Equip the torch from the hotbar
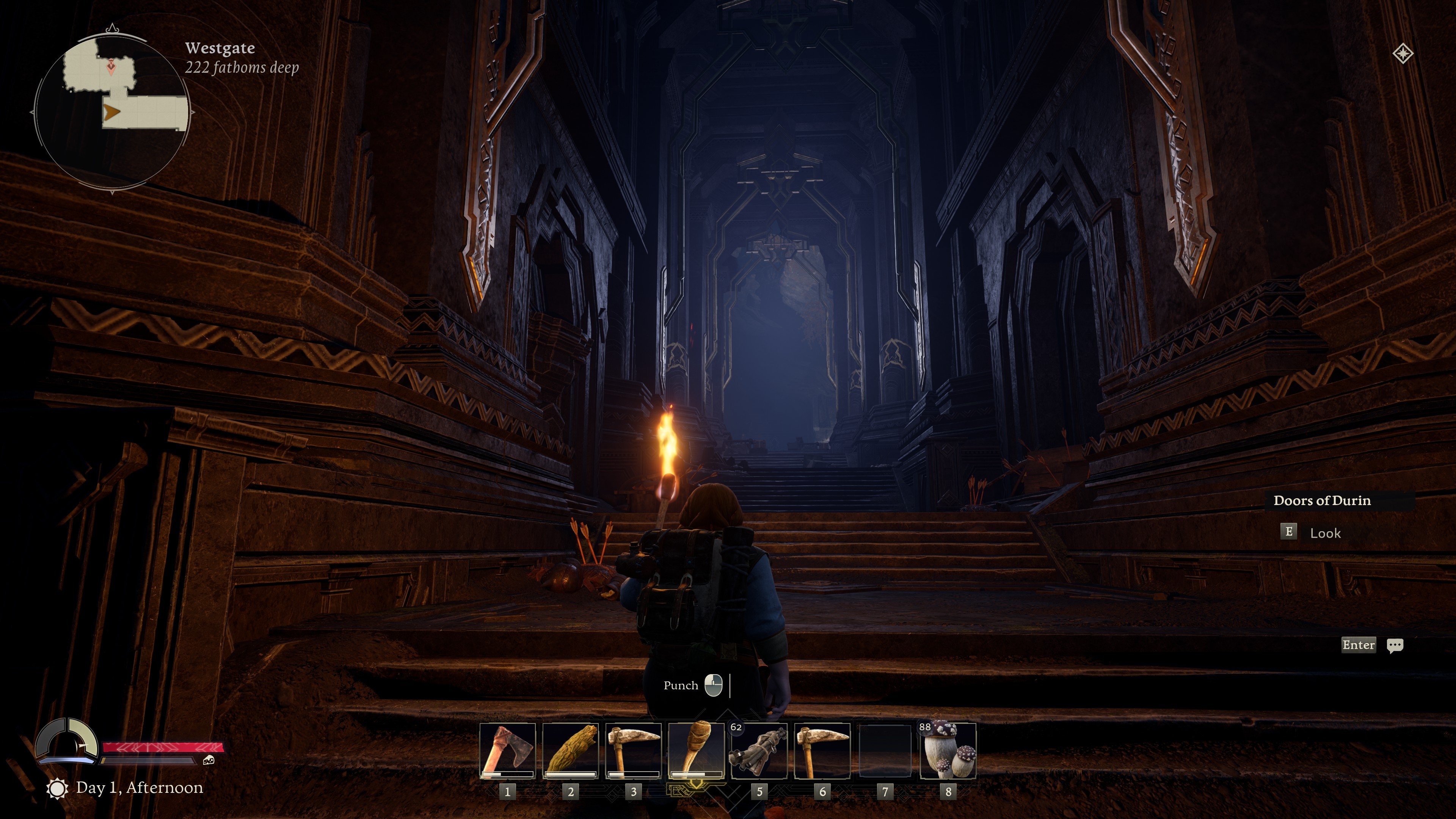 pos(696,751)
